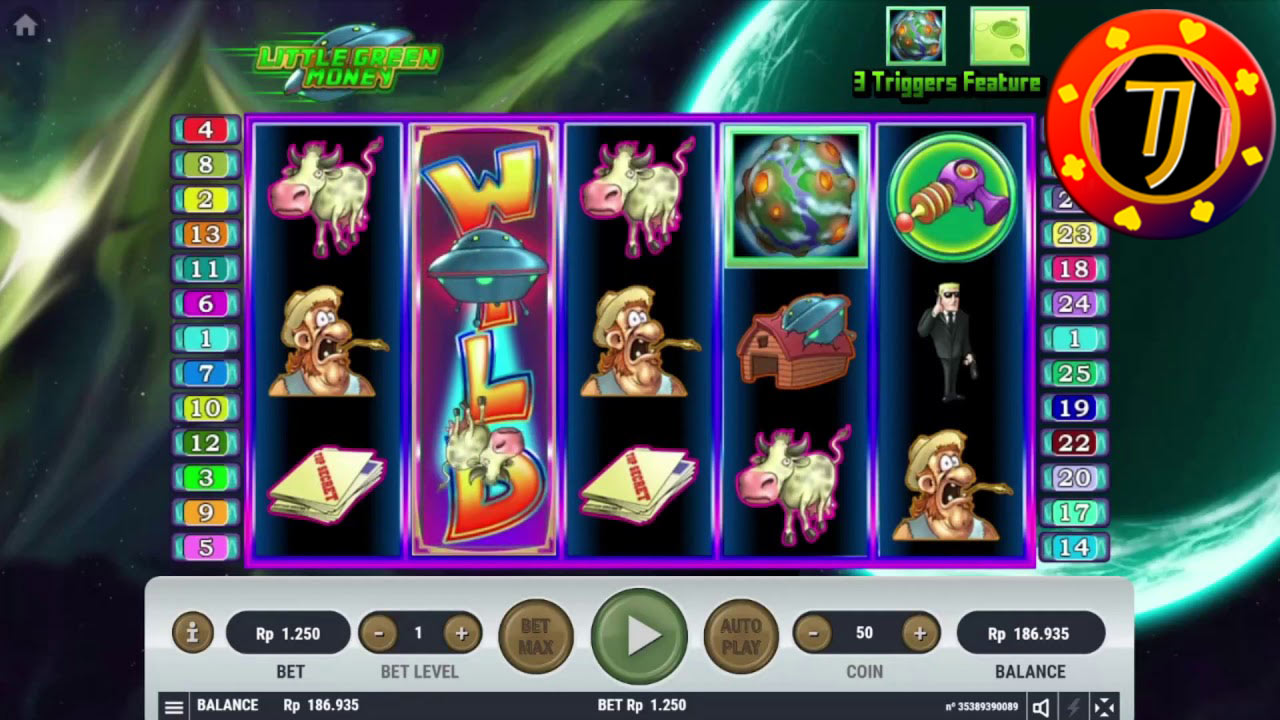Open the game information screen
Viewport: 1280px width, 720px height.
point(194,632)
